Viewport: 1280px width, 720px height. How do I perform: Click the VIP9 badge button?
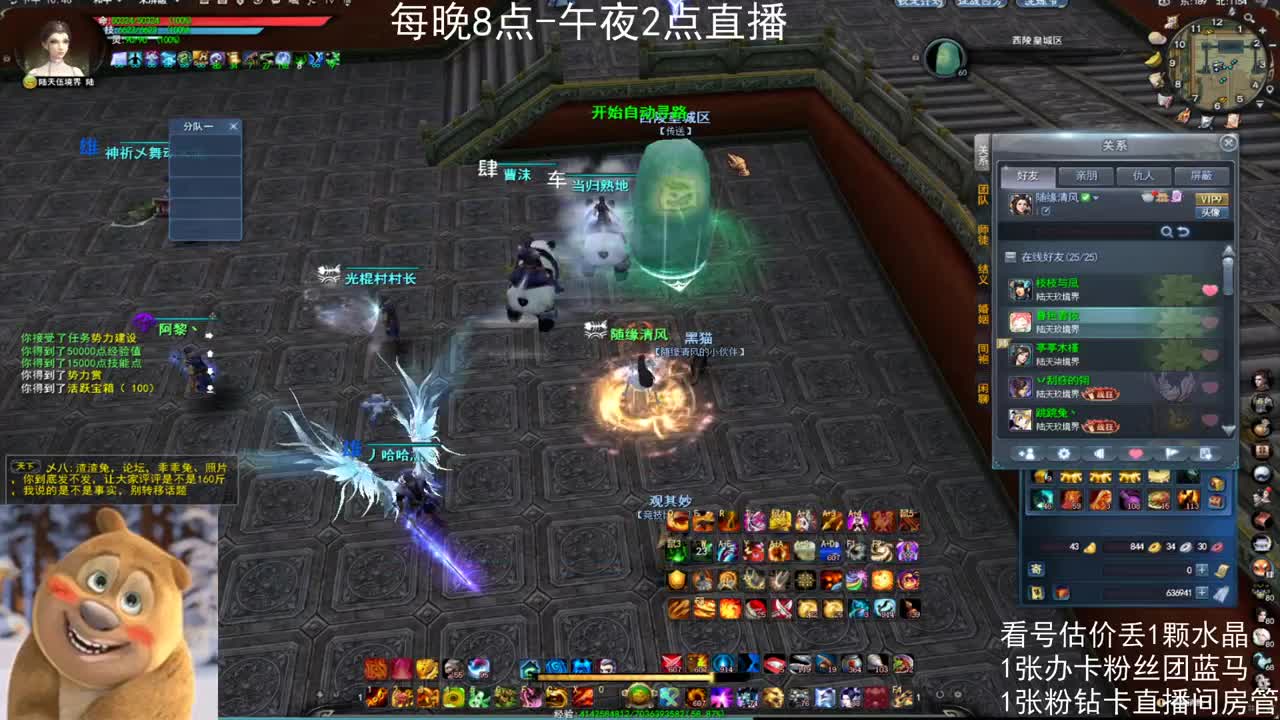pyautogui.click(x=1212, y=199)
